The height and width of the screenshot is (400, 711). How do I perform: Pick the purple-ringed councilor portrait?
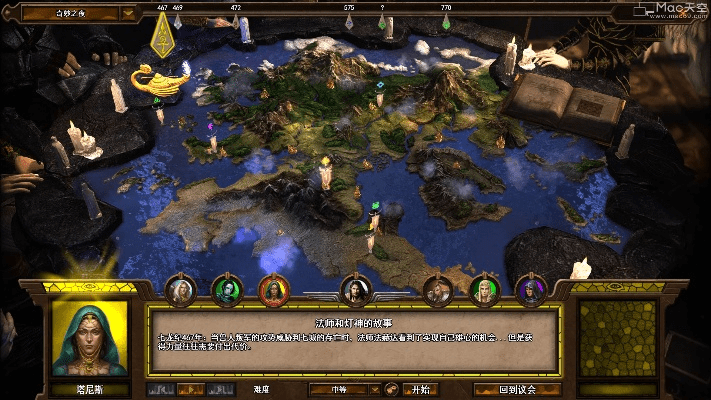(x=531, y=290)
